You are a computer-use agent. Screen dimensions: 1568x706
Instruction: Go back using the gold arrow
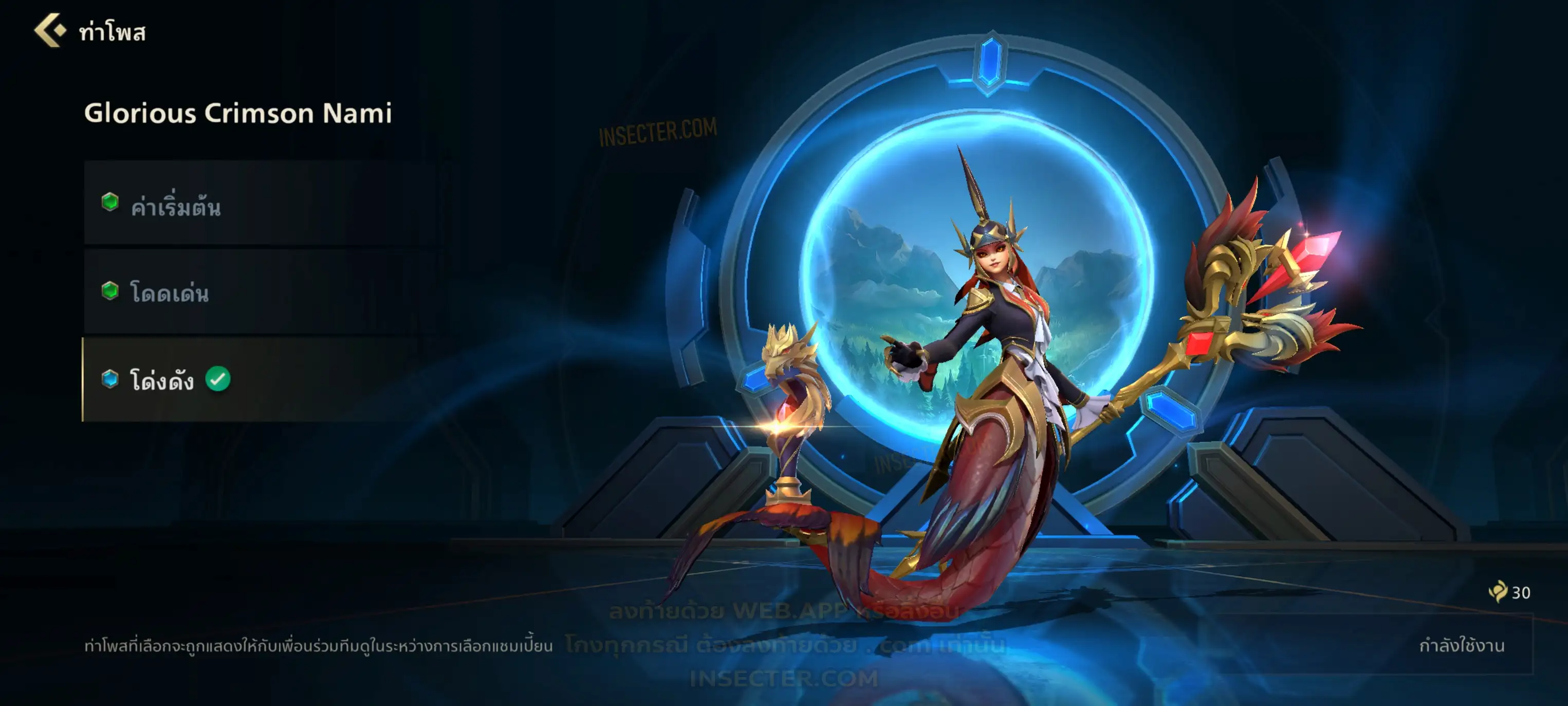coord(50,30)
